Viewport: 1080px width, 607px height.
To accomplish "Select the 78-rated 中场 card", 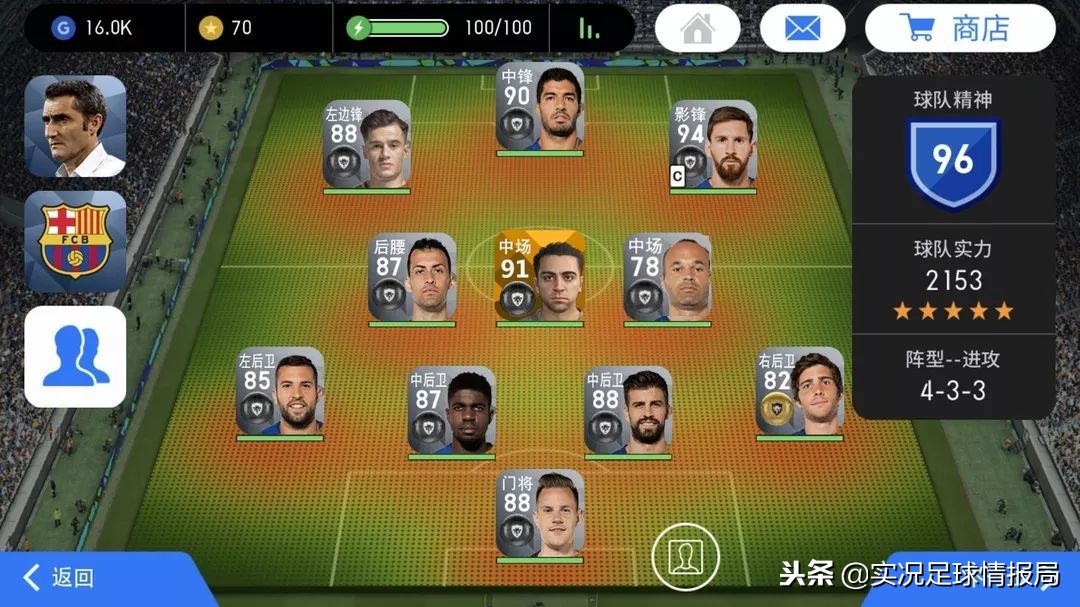I will click(x=667, y=278).
